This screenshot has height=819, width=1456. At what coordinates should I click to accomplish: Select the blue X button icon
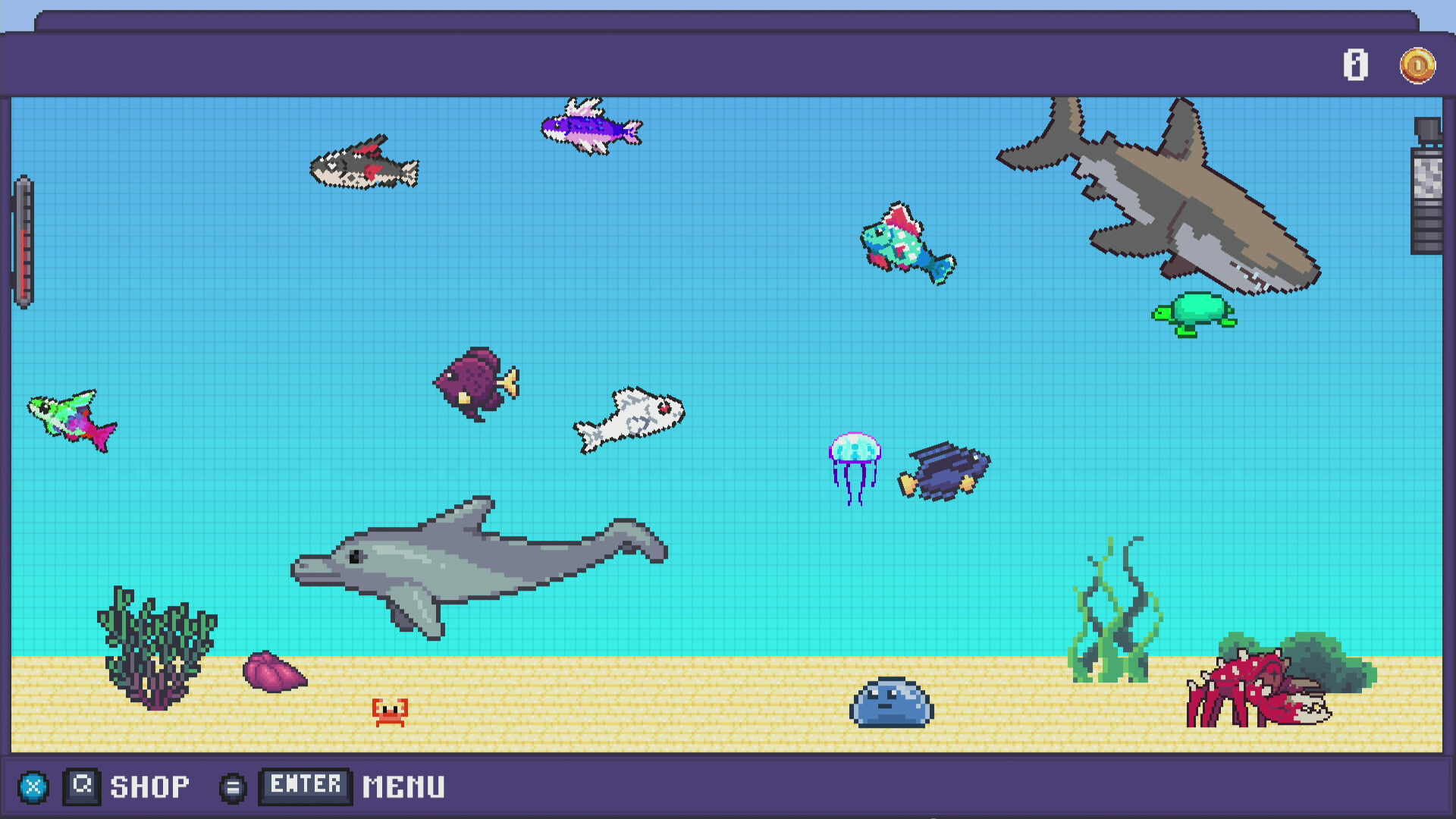[x=34, y=786]
